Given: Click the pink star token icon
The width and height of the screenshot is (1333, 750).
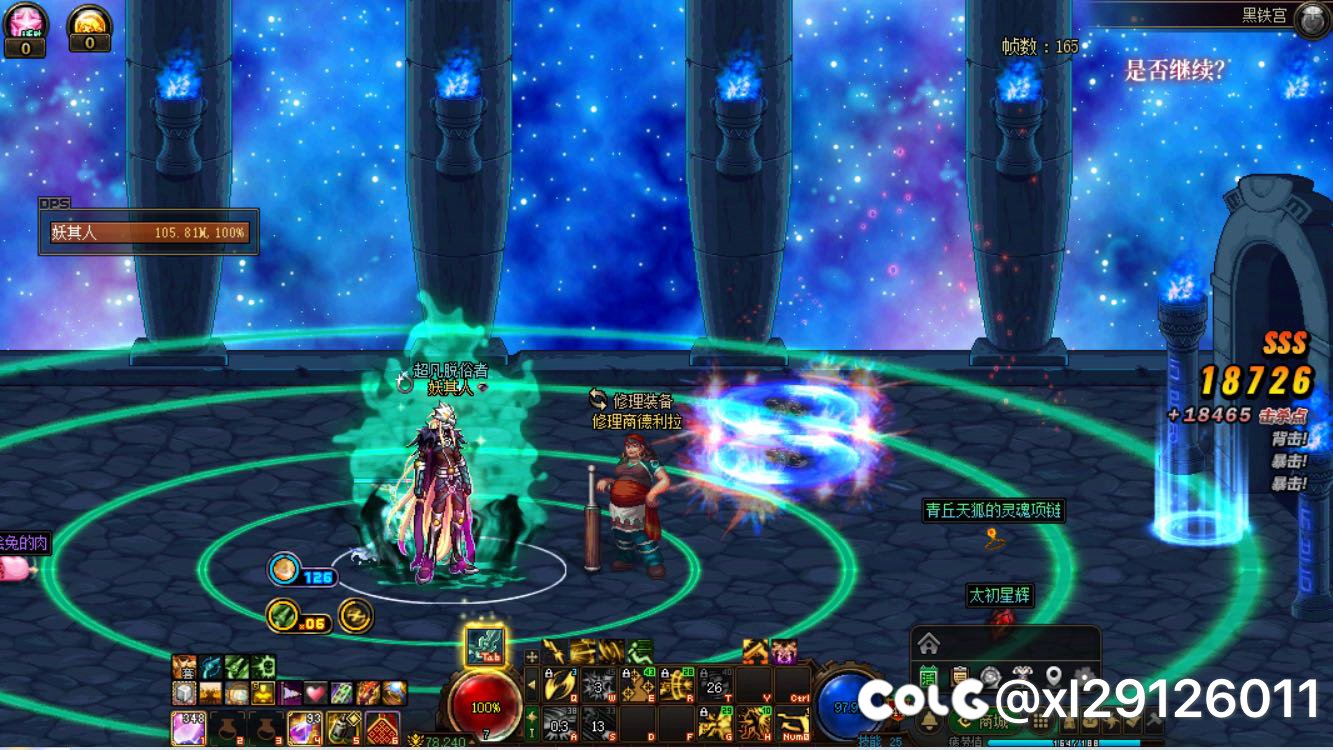Looking at the screenshot, I should [x=24, y=20].
